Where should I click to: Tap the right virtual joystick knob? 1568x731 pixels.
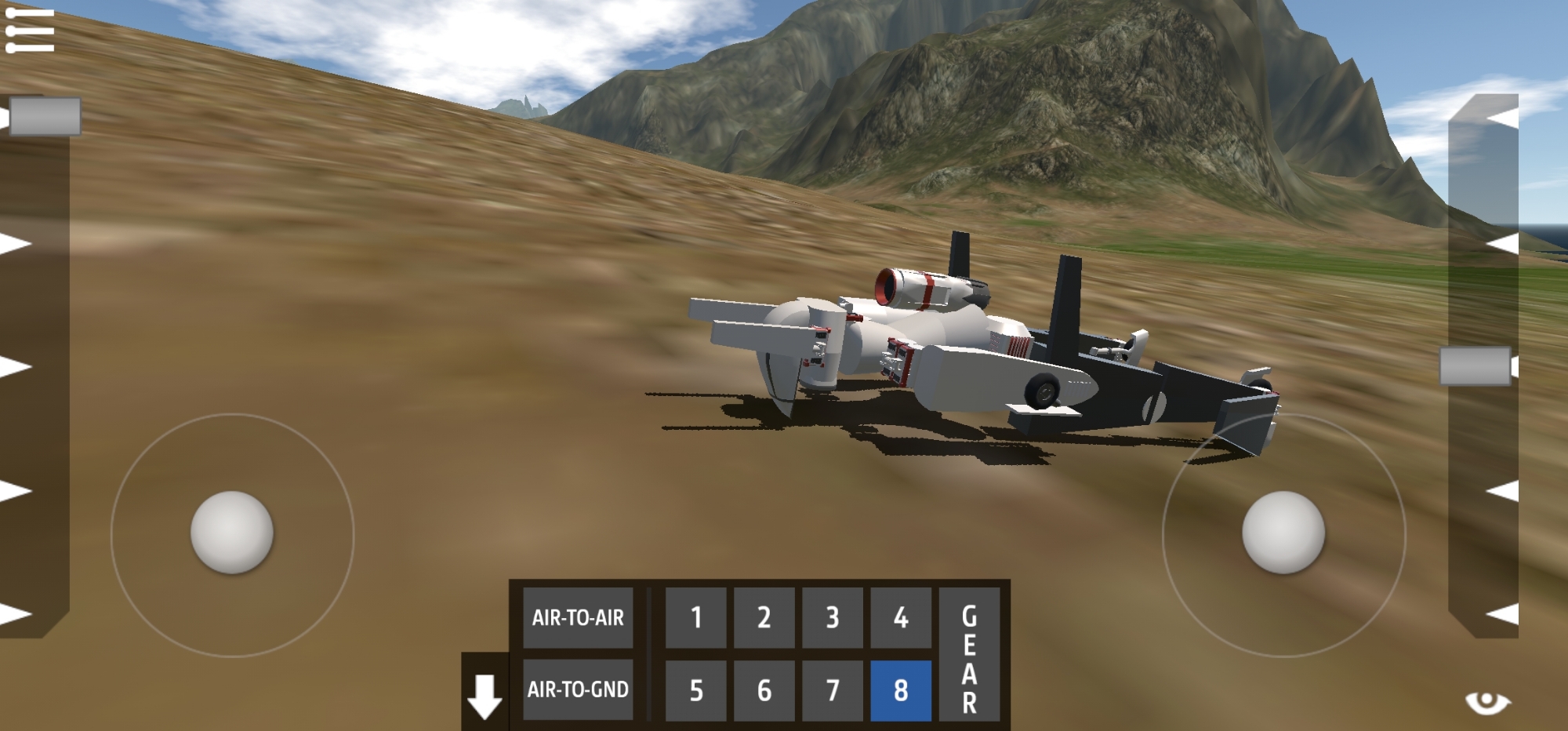coord(1283,533)
